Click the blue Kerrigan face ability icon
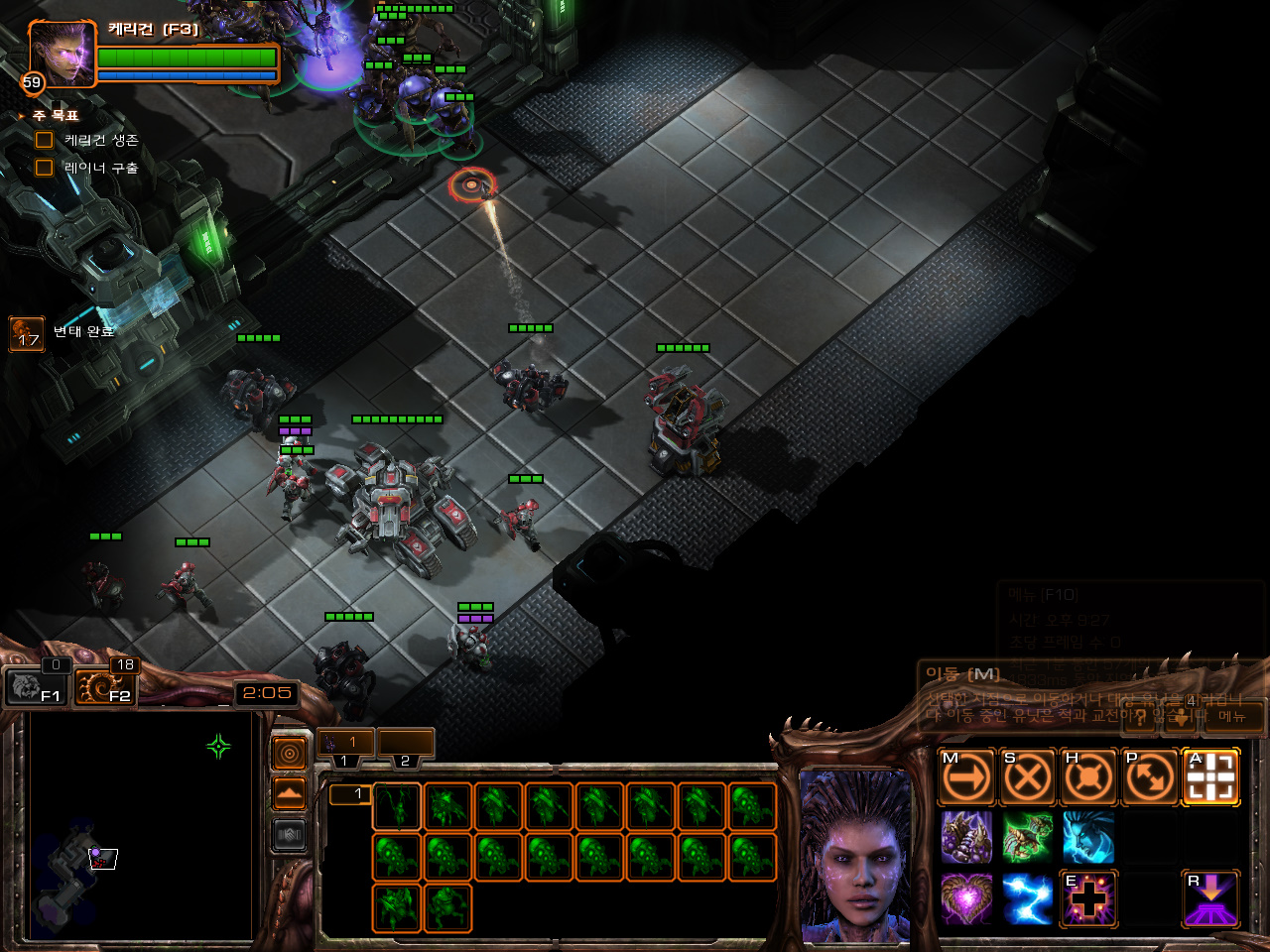The width and height of the screenshot is (1270, 952). pyautogui.click(x=1088, y=837)
